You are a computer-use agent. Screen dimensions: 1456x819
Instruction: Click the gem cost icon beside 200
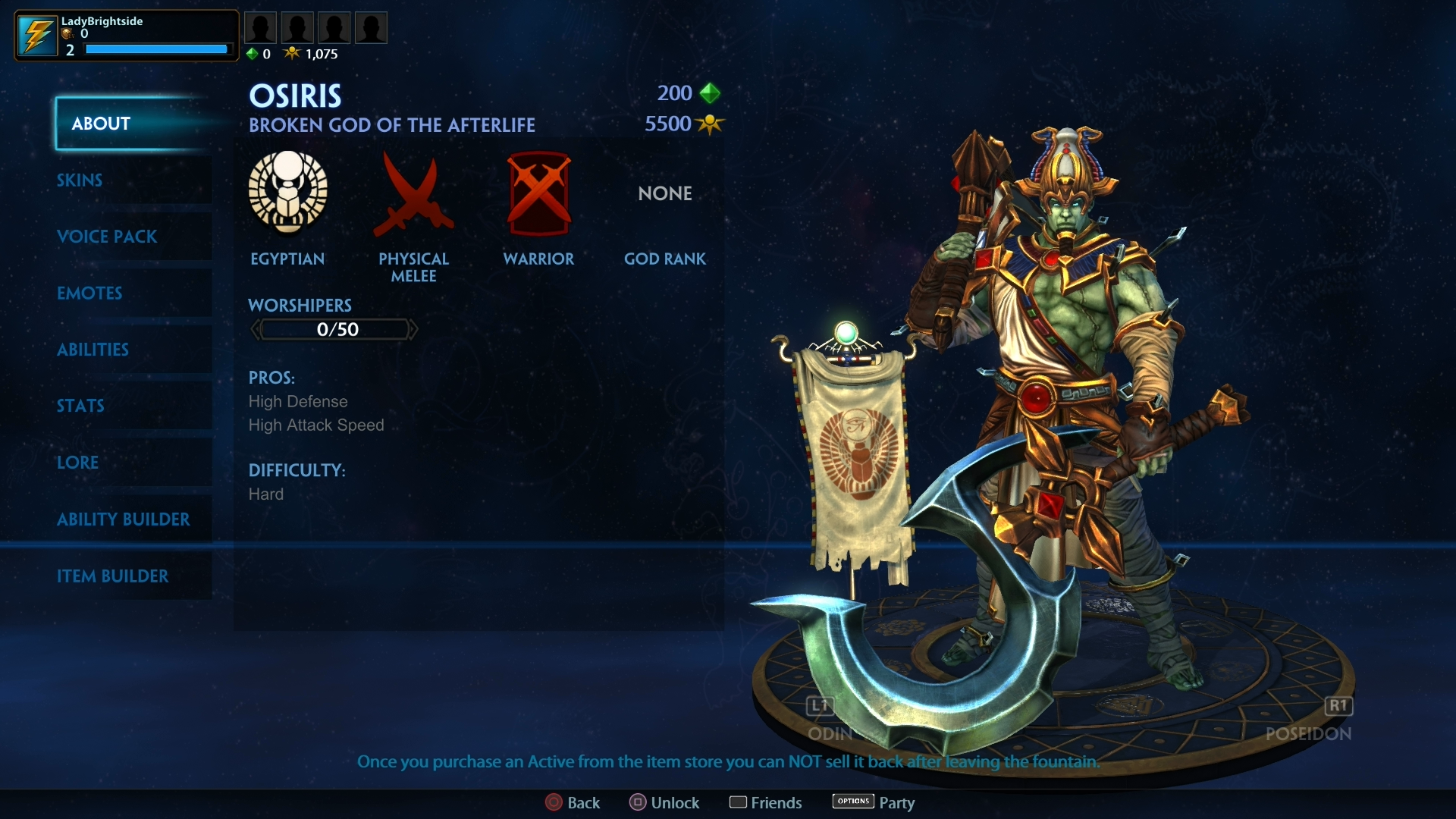click(711, 93)
